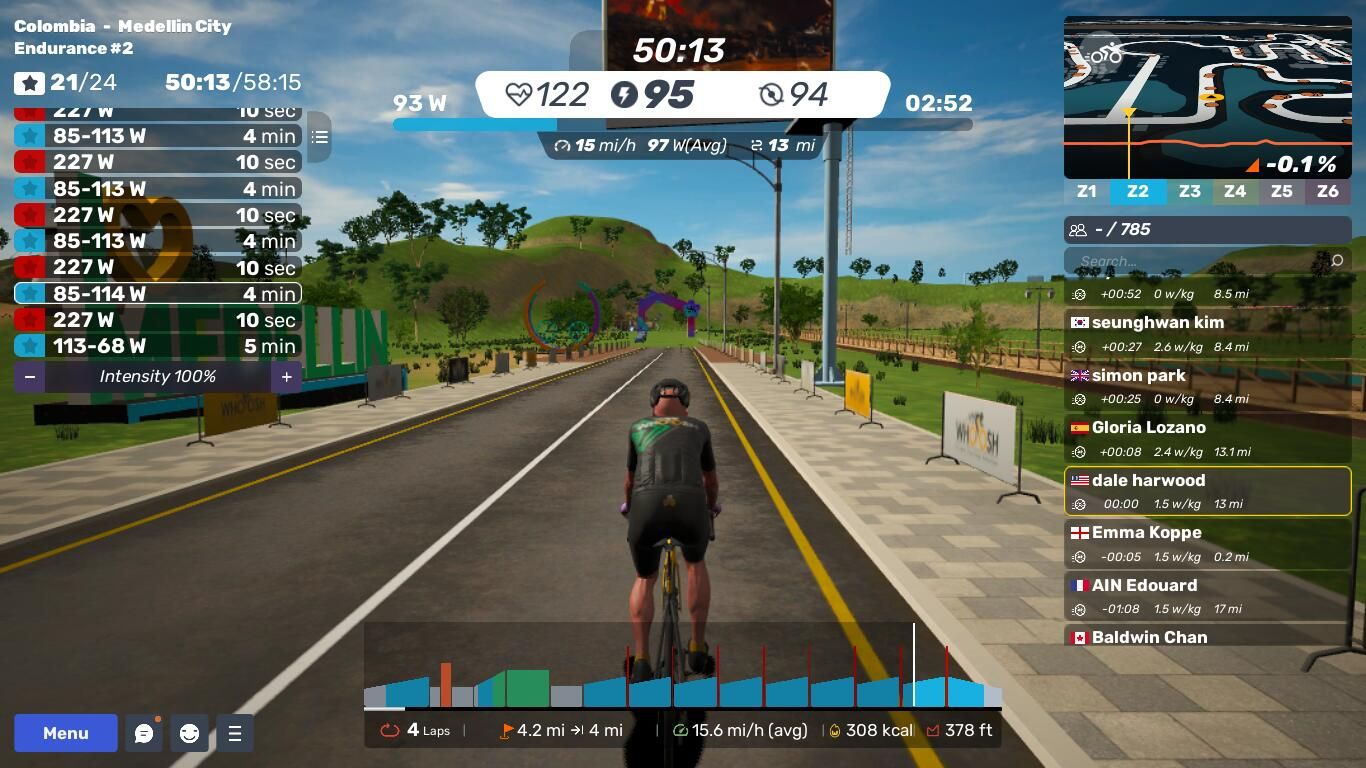Select the highlighted 85-114 W interval
Screen dimensions: 1366x768
tap(157, 294)
